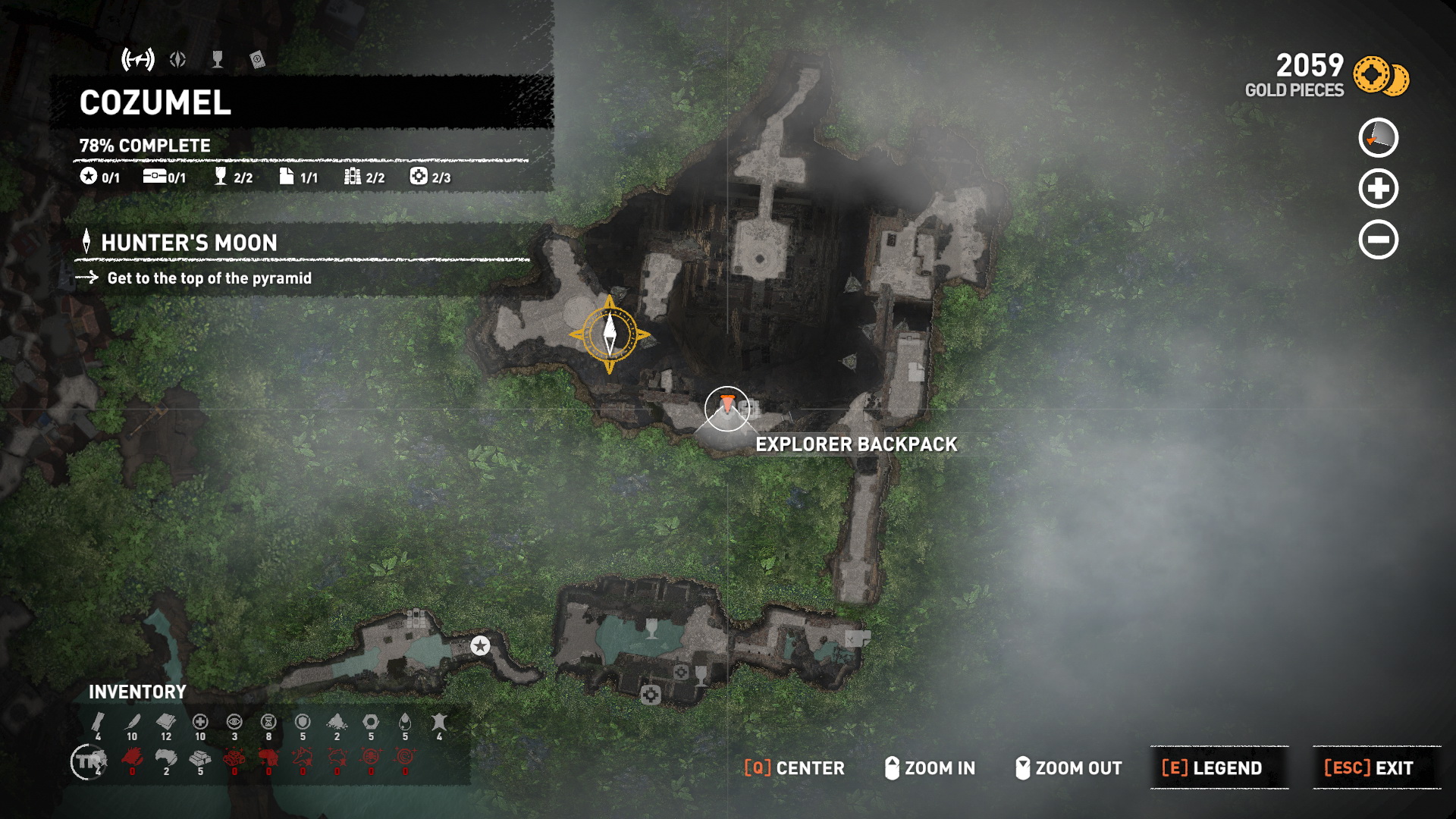Screen dimensions: 1456x819
Task: Click the minus zoom-out map button
Action: pos(1378,240)
